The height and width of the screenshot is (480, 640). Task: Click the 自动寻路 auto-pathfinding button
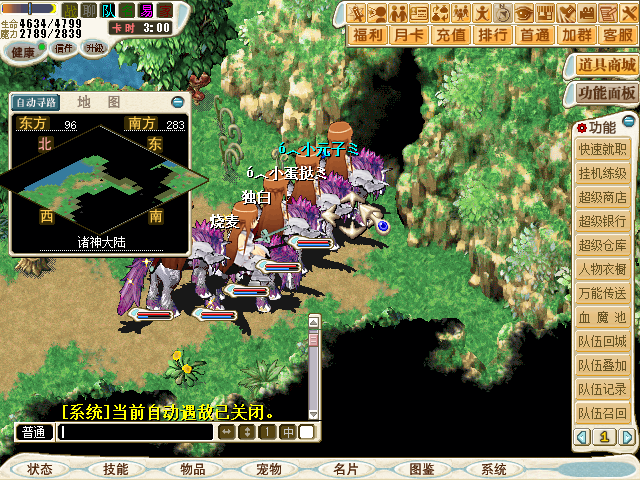(x=36, y=102)
